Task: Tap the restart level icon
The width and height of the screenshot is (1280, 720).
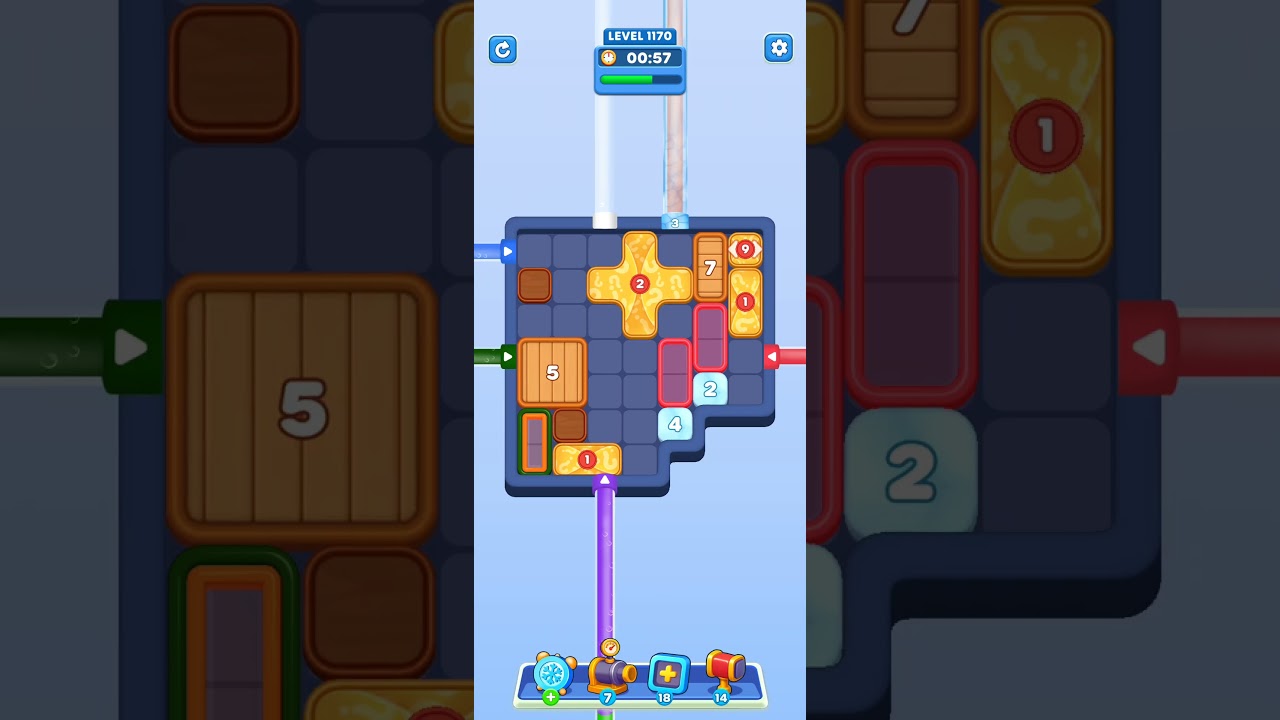Action: click(x=503, y=49)
